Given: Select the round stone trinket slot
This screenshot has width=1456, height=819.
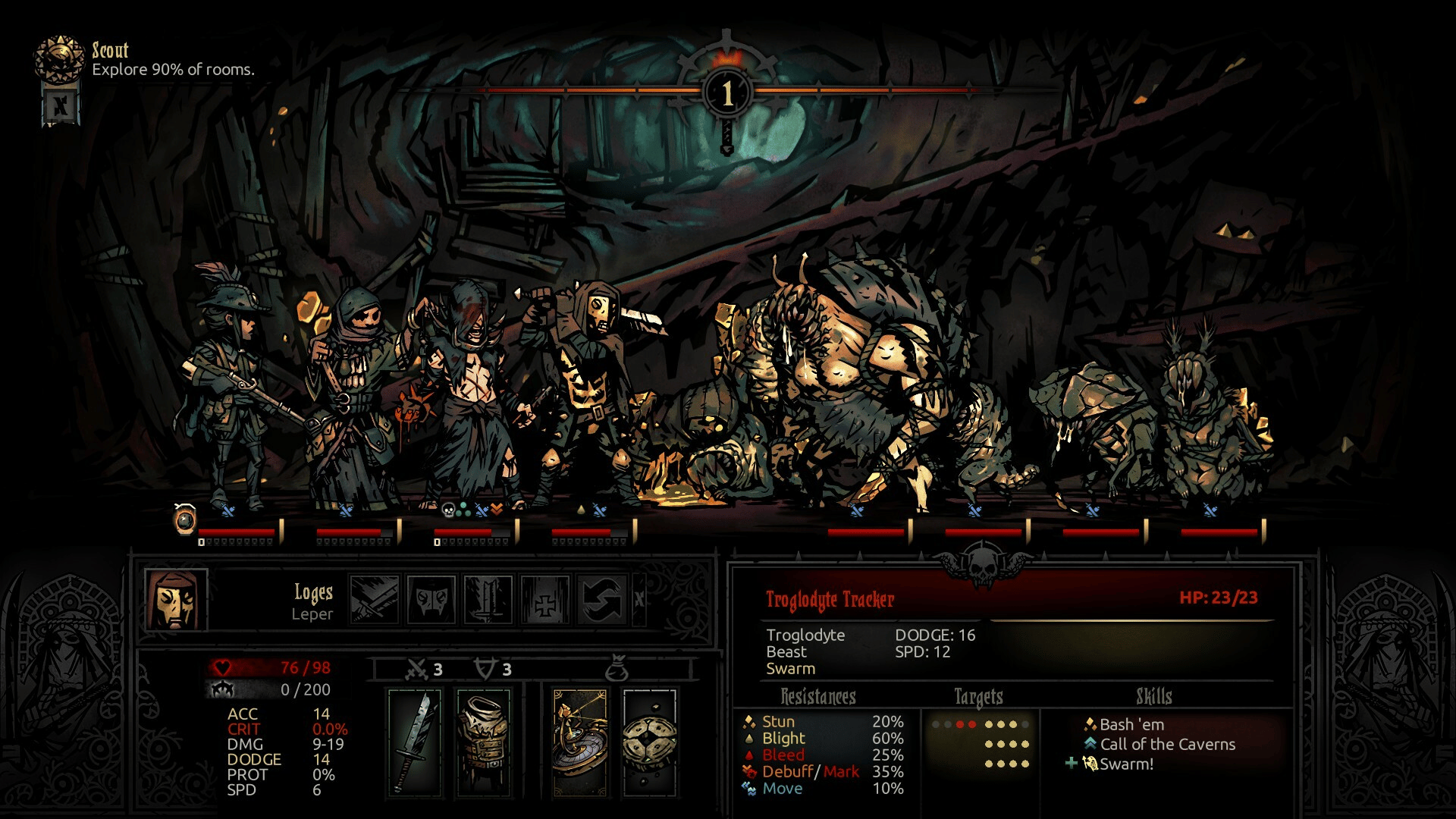Looking at the screenshot, I should pos(650,742).
